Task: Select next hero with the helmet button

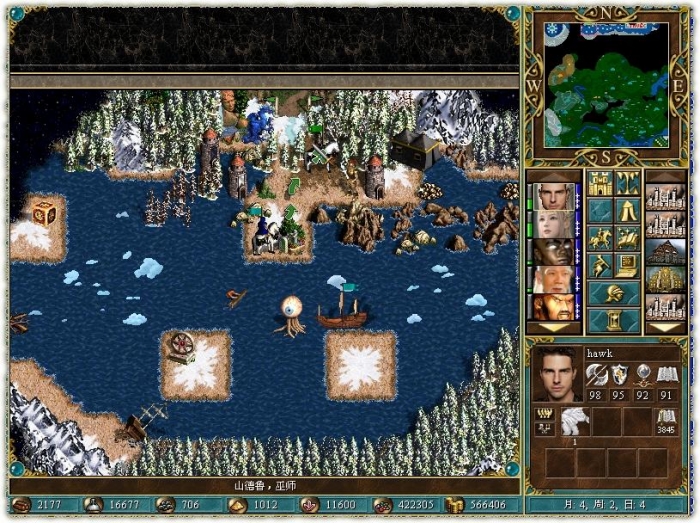Action: tap(614, 294)
